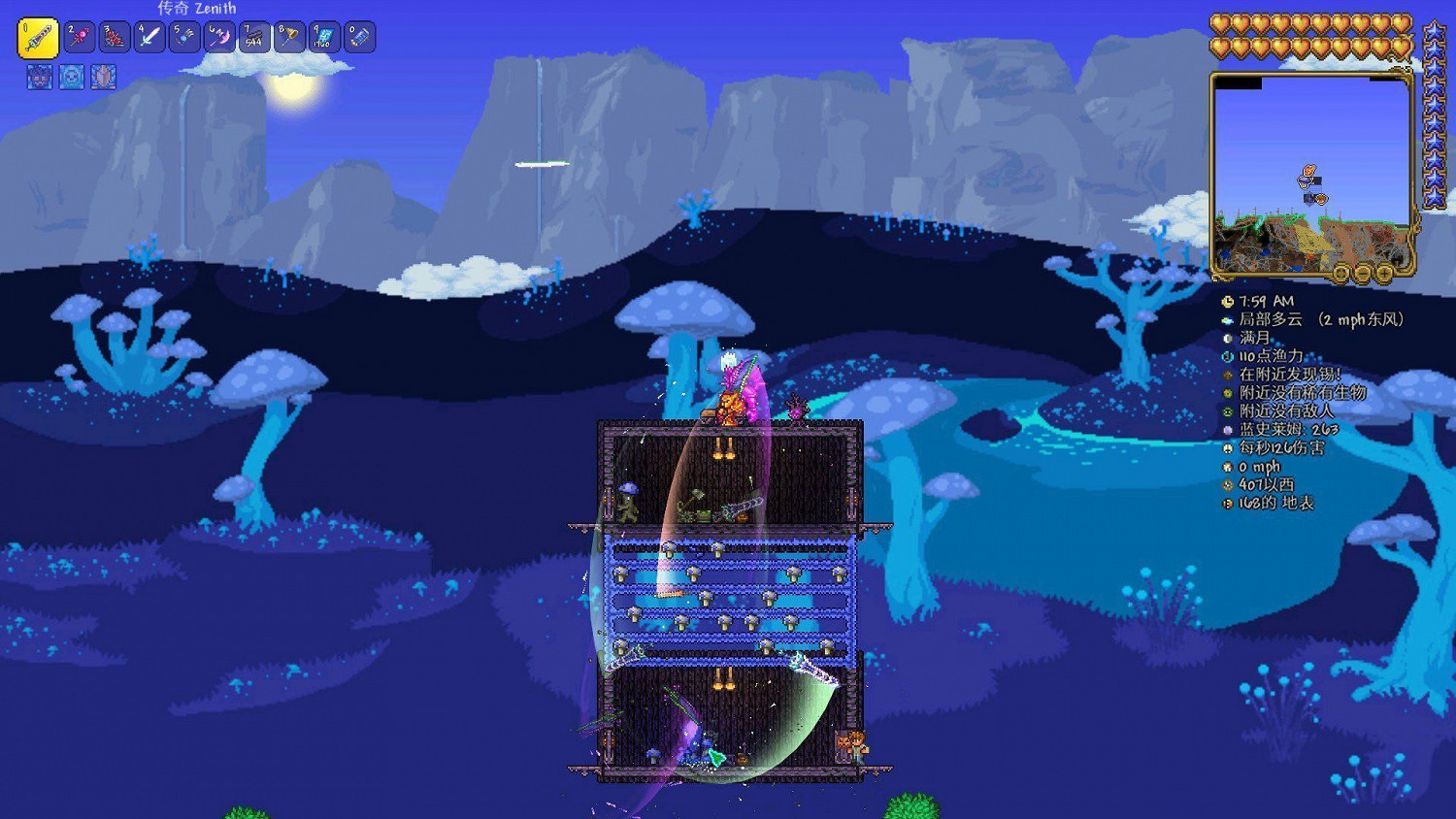Click the depth meter icon next to 168的地表
Image resolution: width=1456 pixels, height=819 pixels.
click(1227, 504)
